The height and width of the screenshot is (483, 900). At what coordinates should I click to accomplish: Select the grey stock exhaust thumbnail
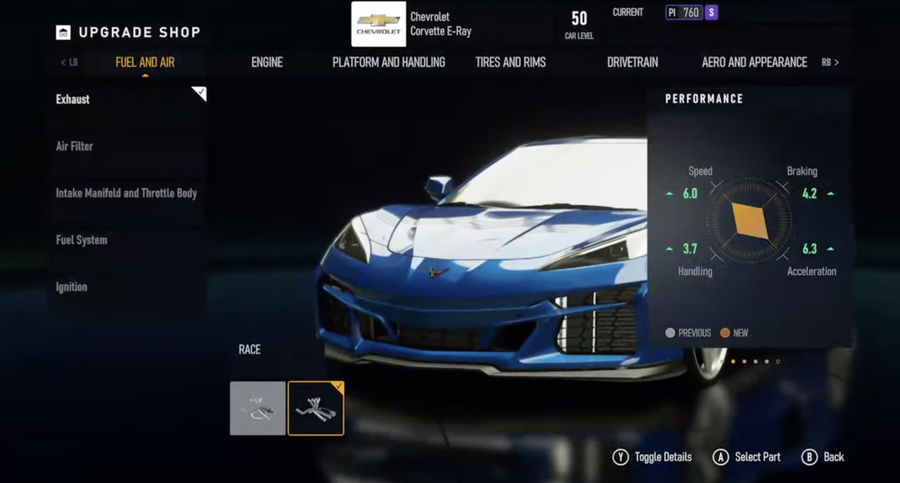(x=258, y=408)
